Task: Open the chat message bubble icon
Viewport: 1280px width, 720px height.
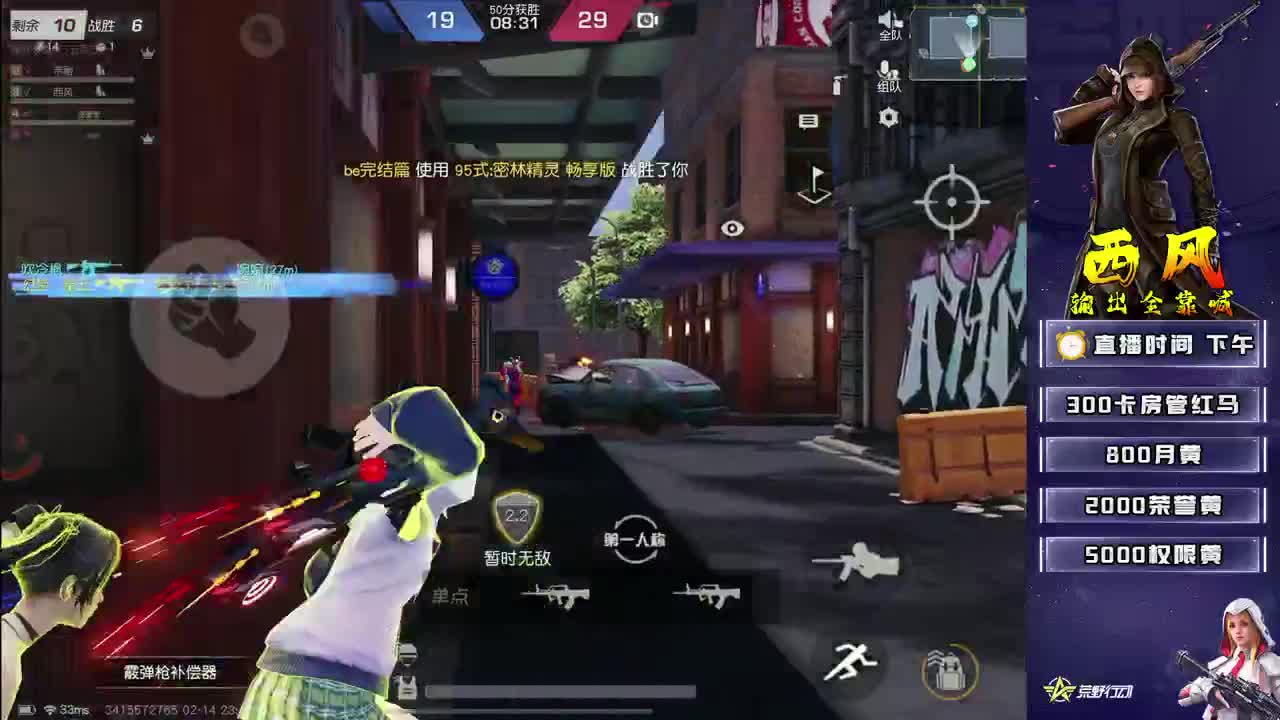Action: [808, 120]
